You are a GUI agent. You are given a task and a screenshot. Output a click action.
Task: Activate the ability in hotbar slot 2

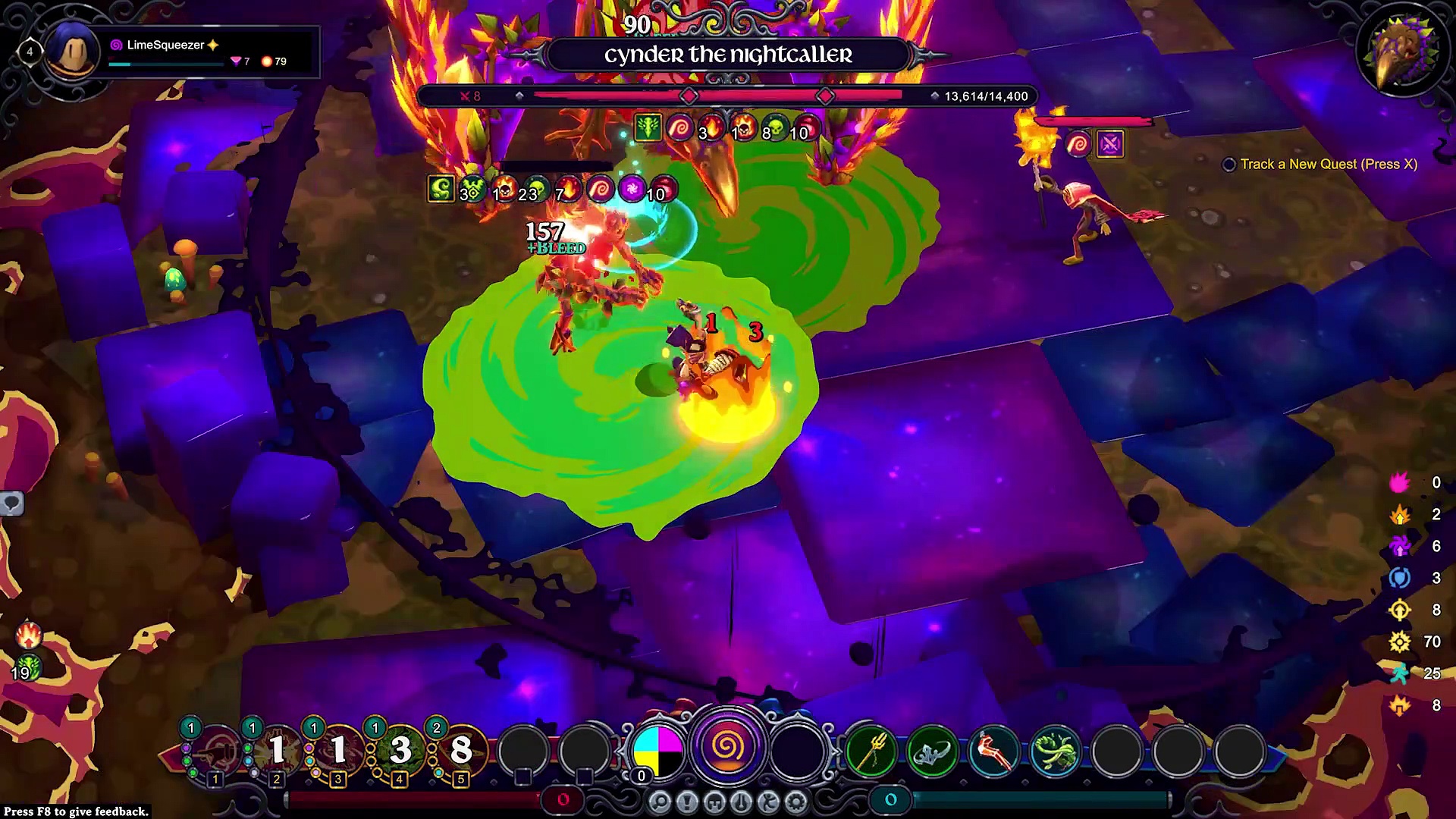click(277, 751)
